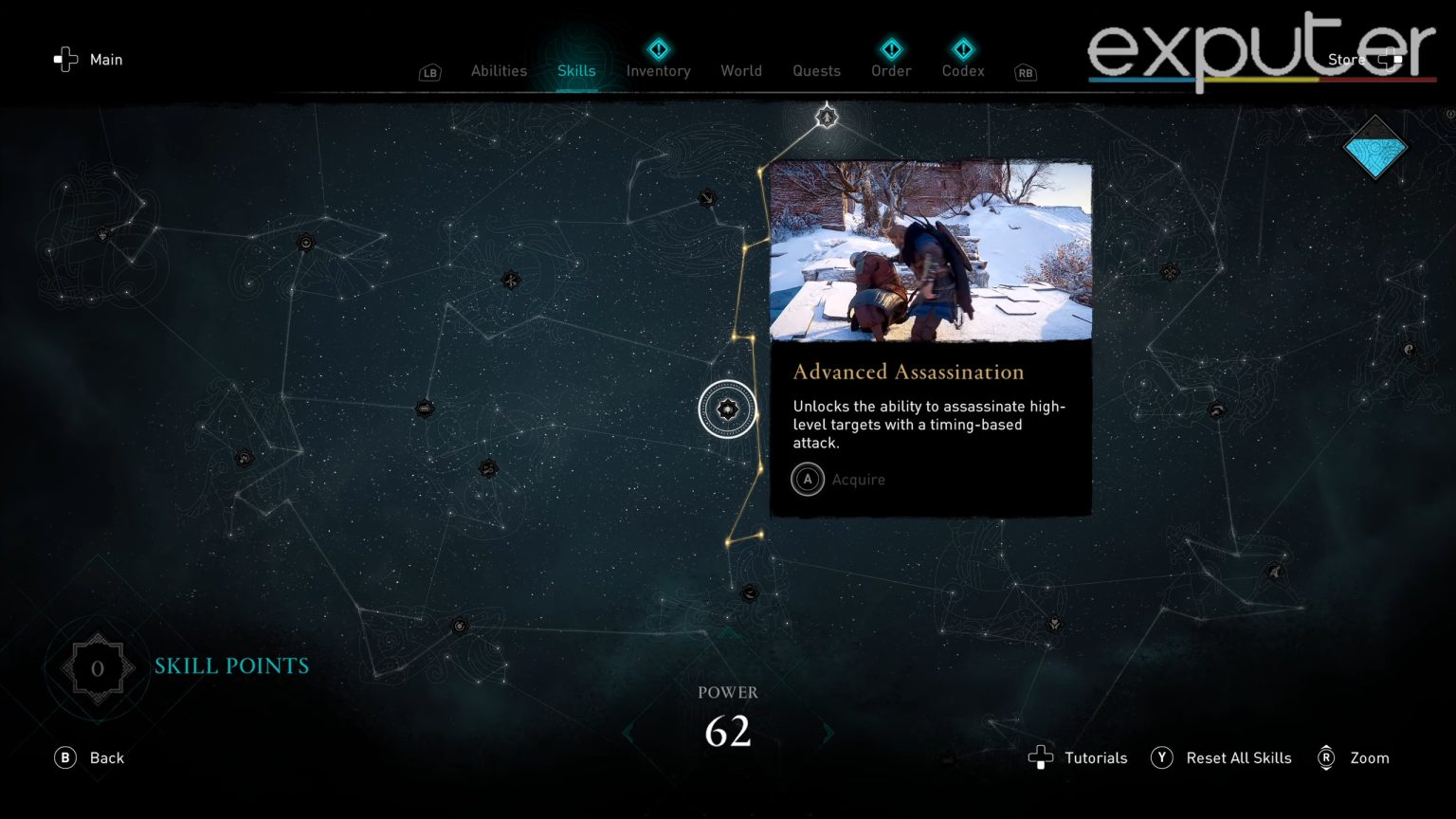Switch to the Abilities tab
1456x819 pixels.
click(499, 70)
